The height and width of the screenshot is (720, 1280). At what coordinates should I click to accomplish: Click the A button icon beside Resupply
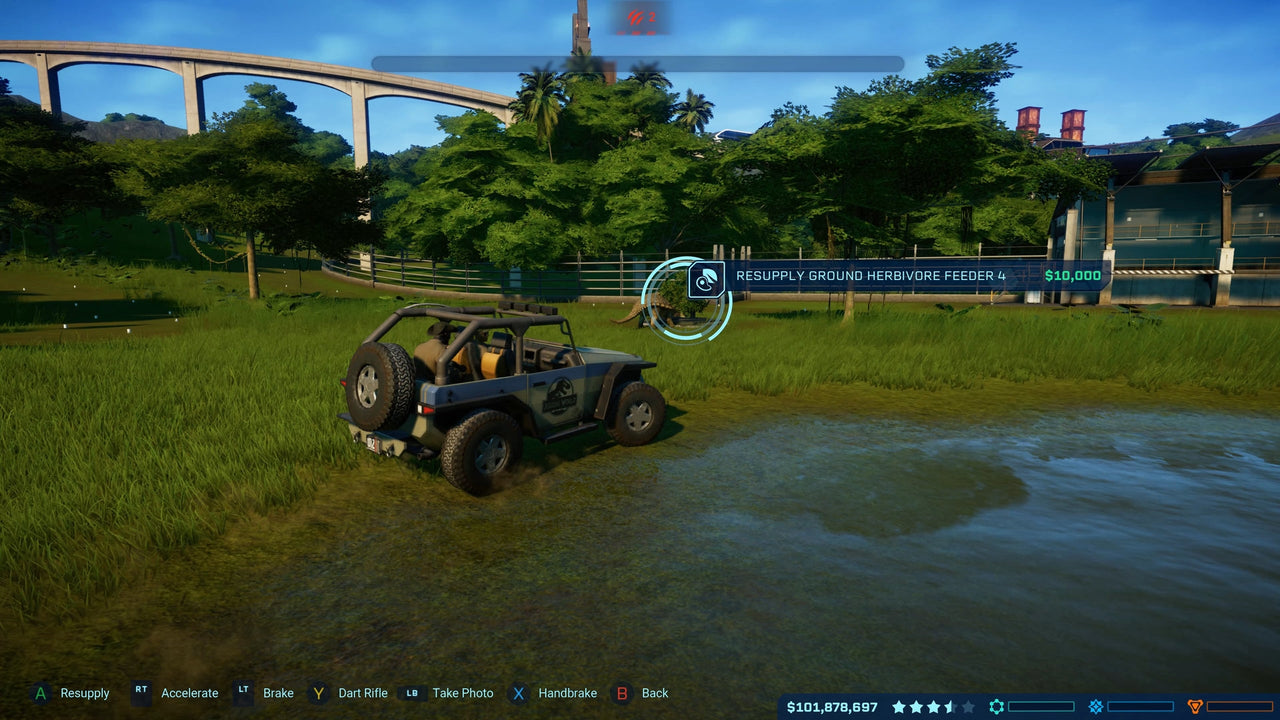[x=40, y=693]
